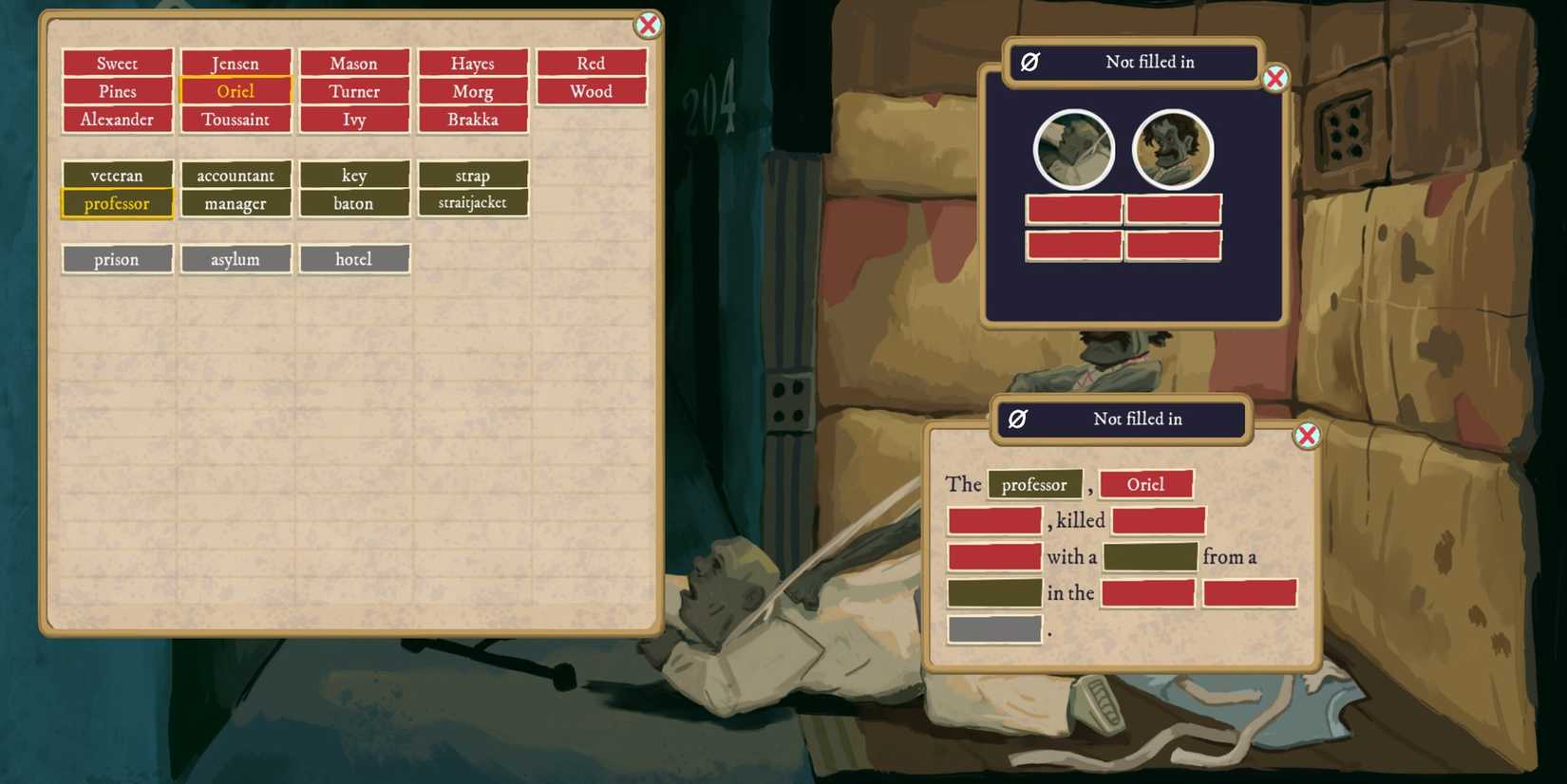Image resolution: width=1567 pixels, height=784 pixels.
Task: Select the Toussaint tile
Action: pos(236,120)
